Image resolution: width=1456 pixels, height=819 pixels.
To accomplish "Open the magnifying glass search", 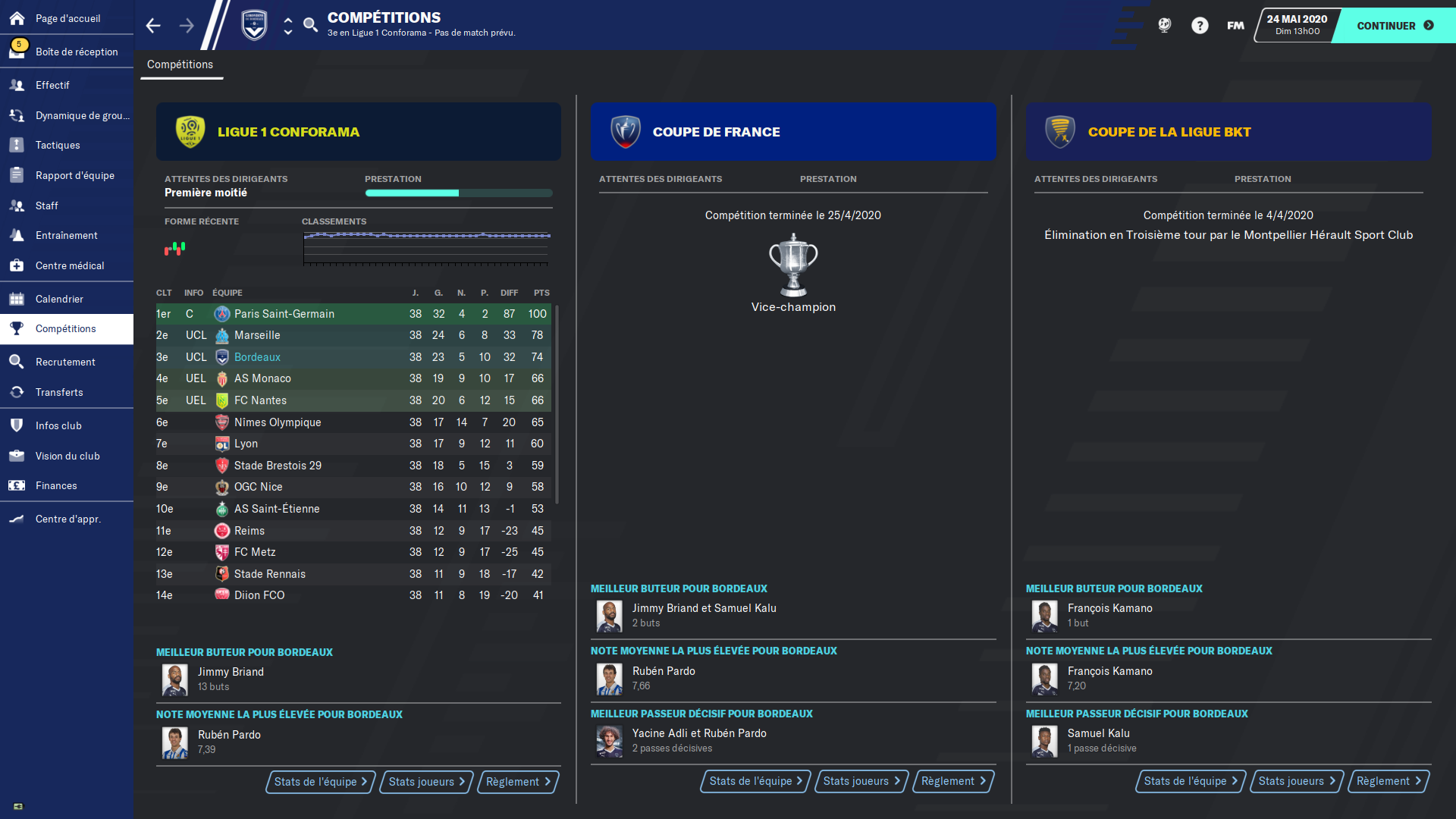I will [x=310, y=26].
